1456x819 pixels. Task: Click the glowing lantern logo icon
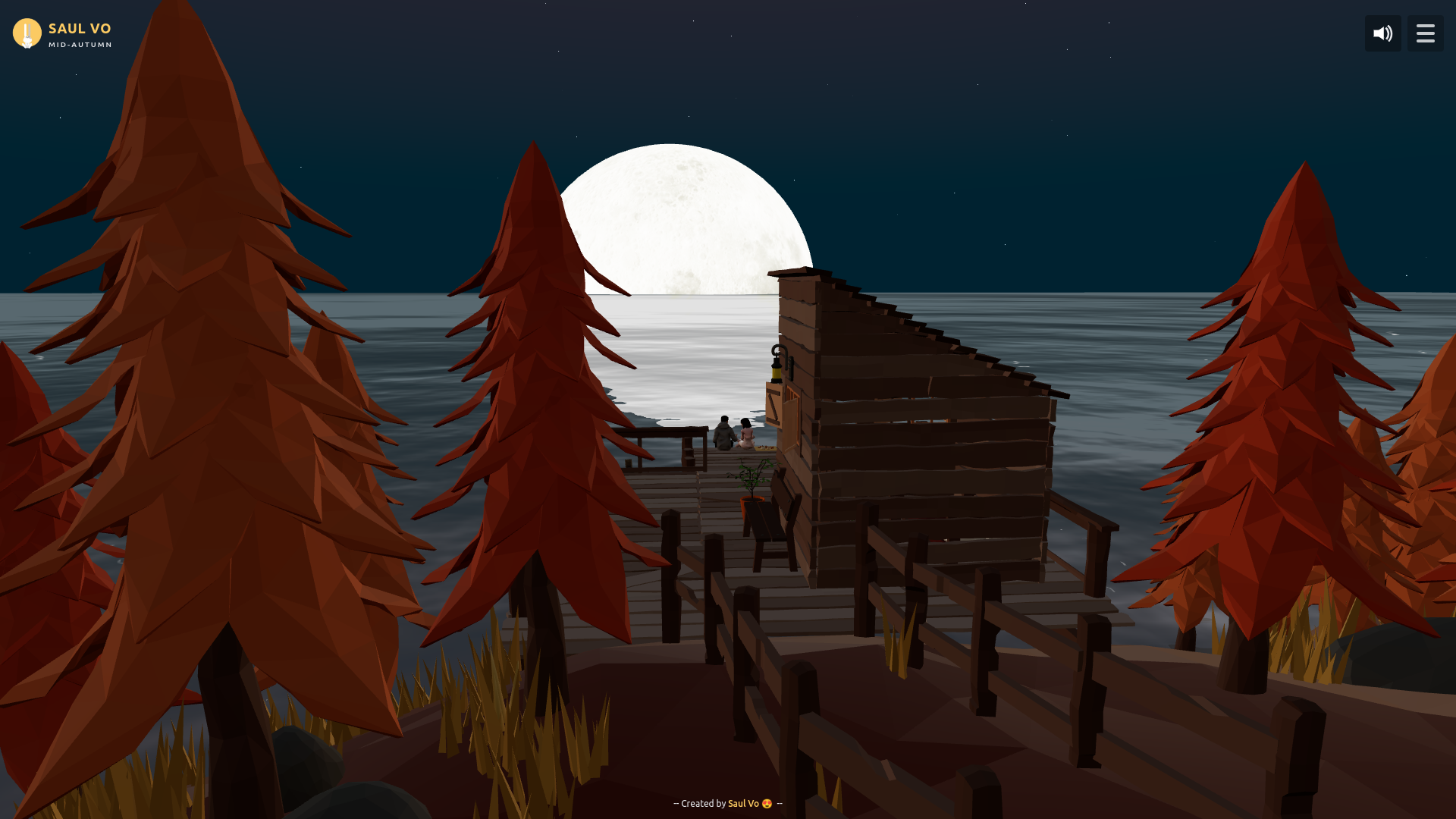[27, 33]
